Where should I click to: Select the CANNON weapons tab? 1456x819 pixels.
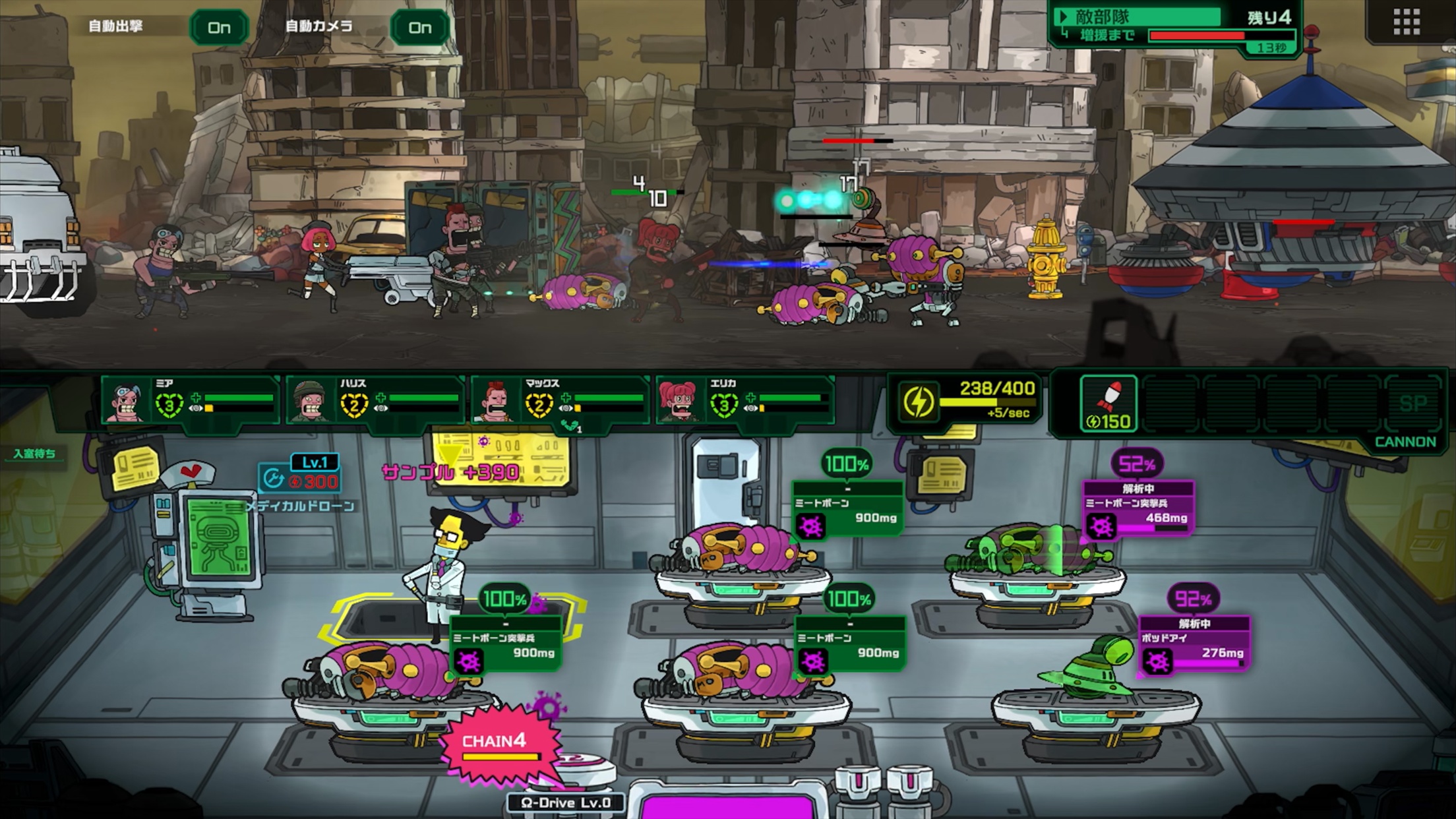[x=1407, y=440]
